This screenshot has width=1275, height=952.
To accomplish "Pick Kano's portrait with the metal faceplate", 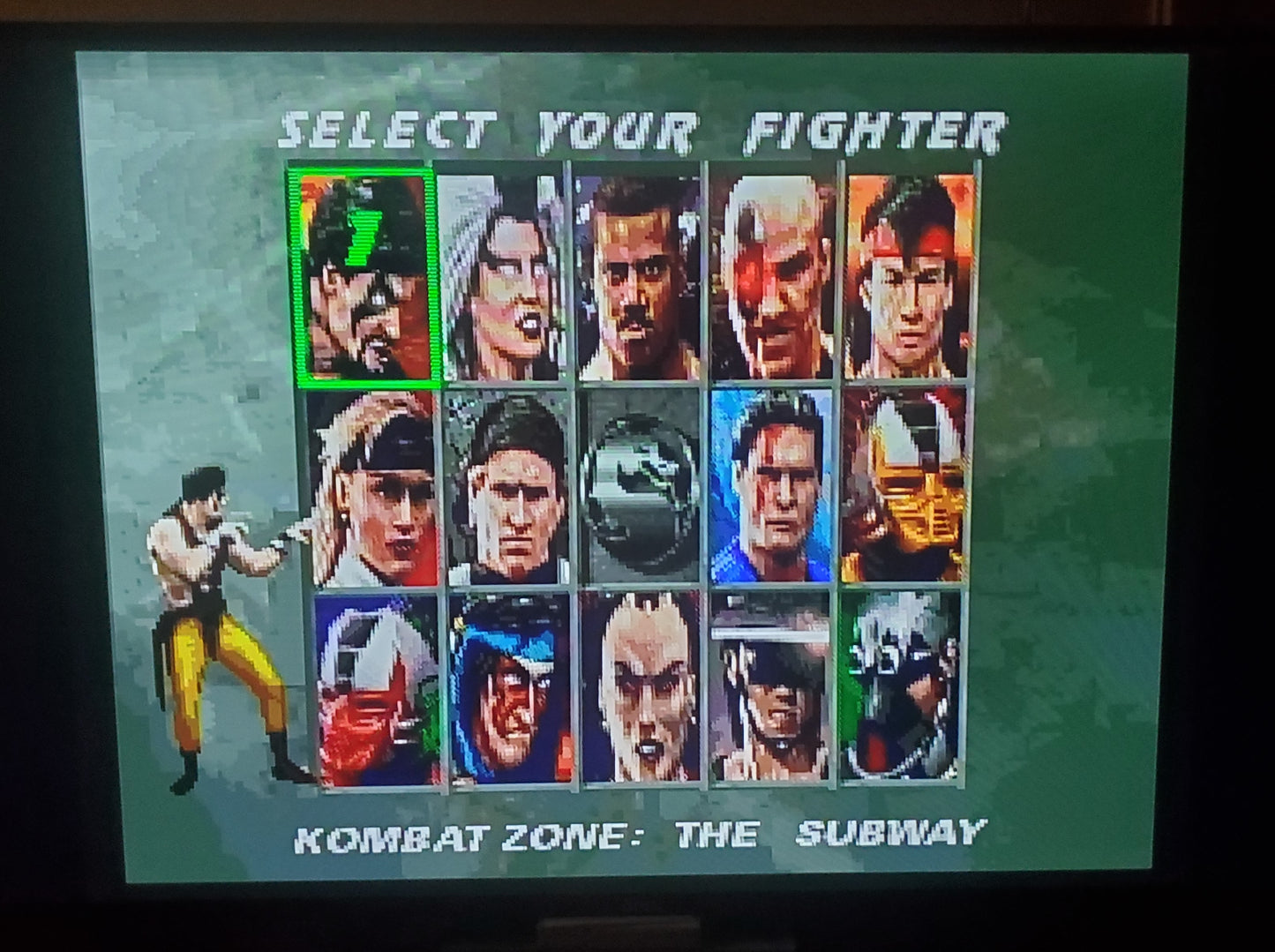I will coord(776,274).
